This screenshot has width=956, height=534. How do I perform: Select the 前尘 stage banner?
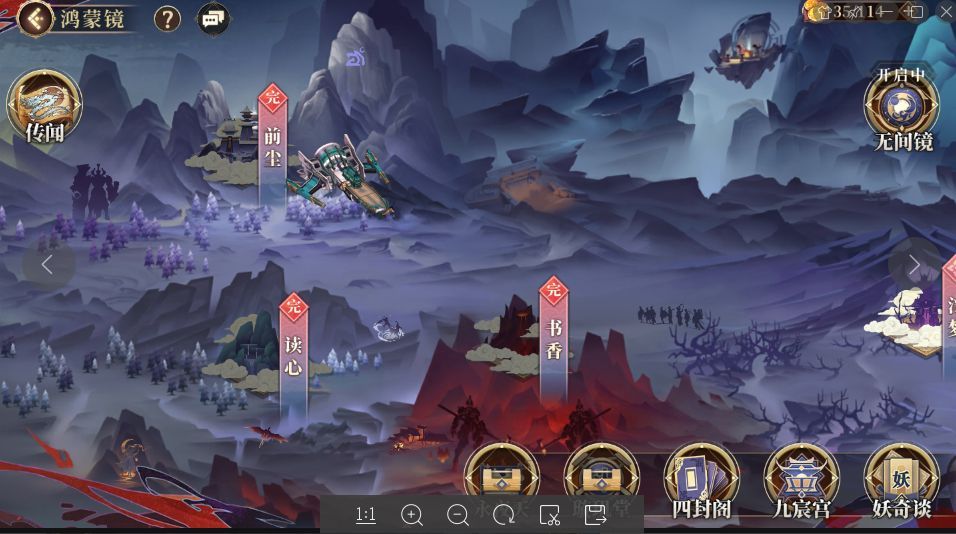pyautogui.click(x=272, y=140)
